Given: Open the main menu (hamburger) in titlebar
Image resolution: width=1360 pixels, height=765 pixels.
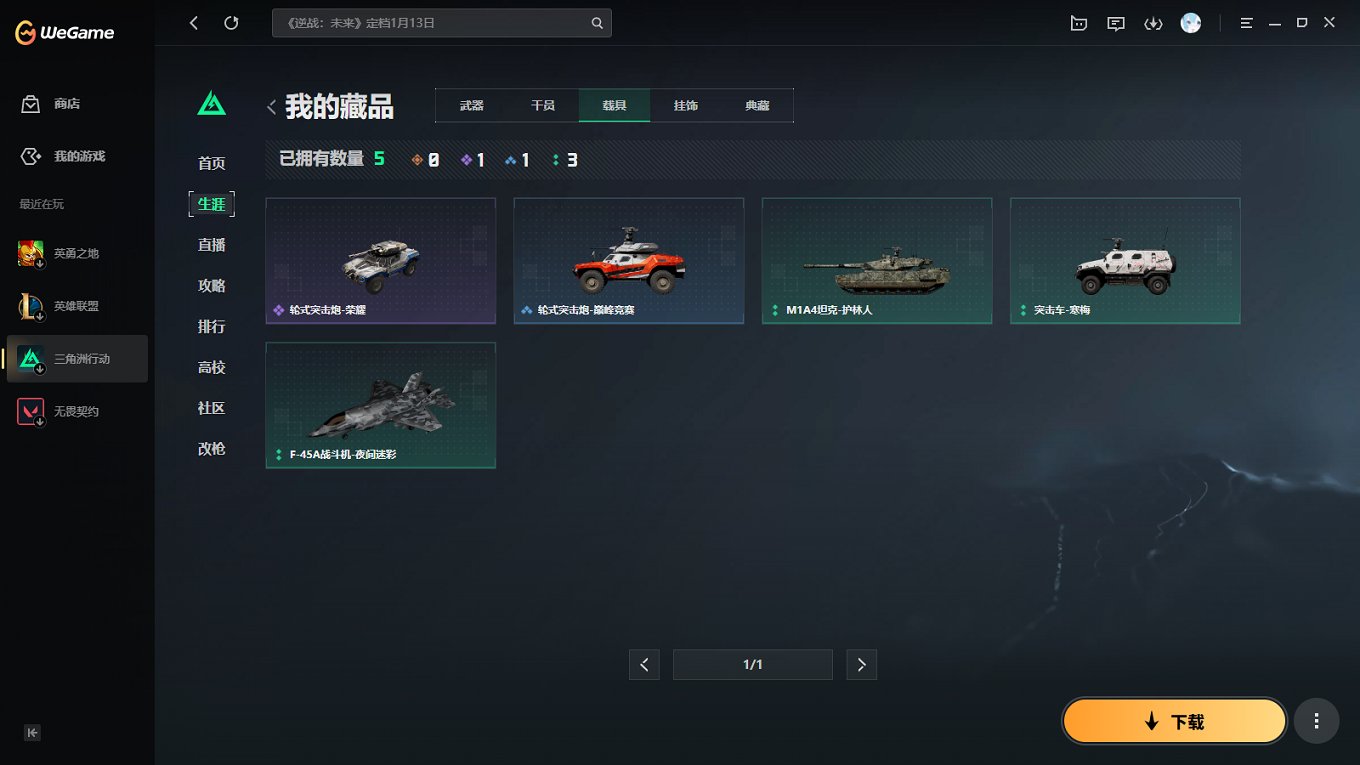Looking at the screenshot, I should coord(1246,22).
